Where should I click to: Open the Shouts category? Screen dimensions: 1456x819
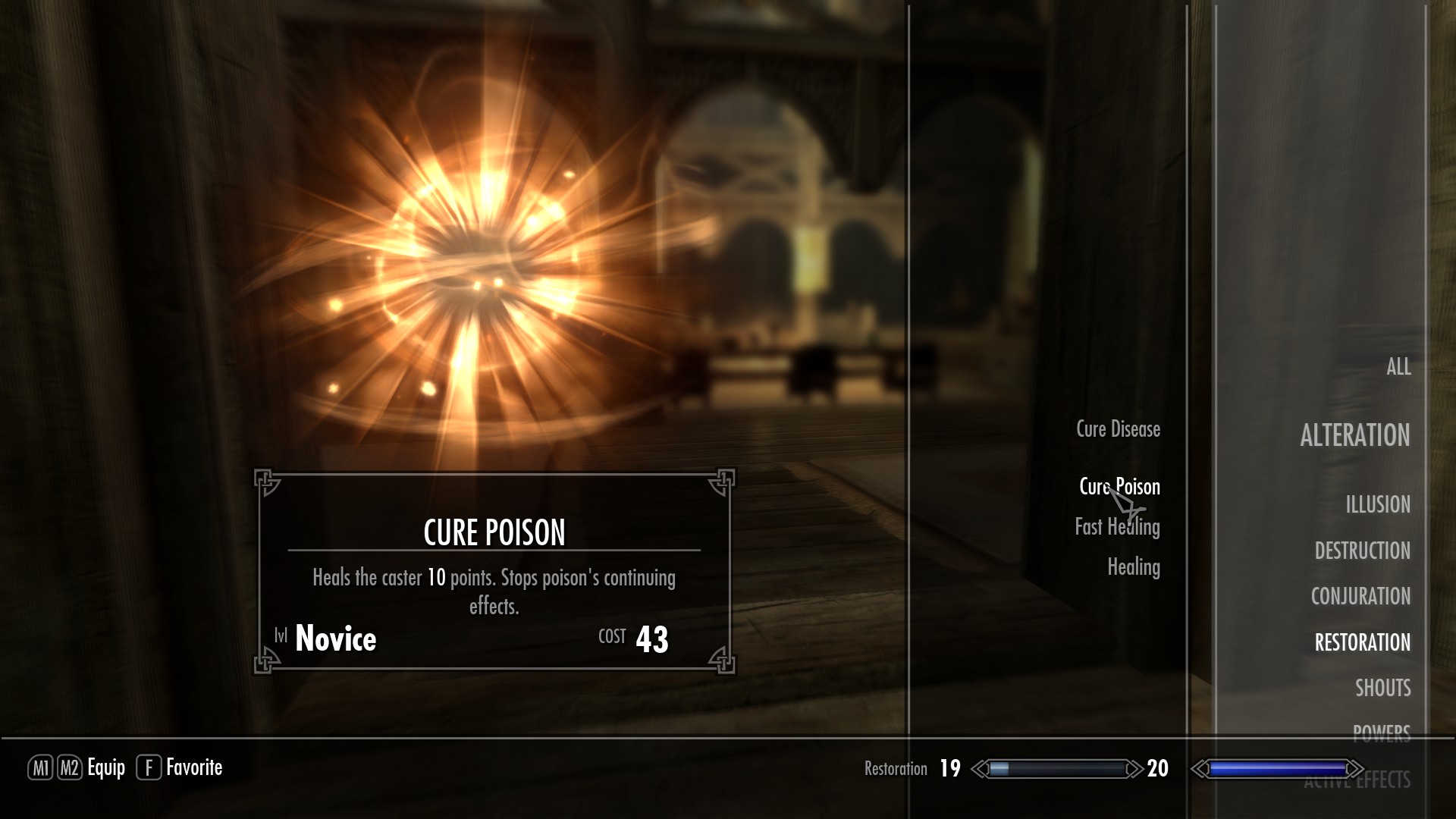point(1382,688)
